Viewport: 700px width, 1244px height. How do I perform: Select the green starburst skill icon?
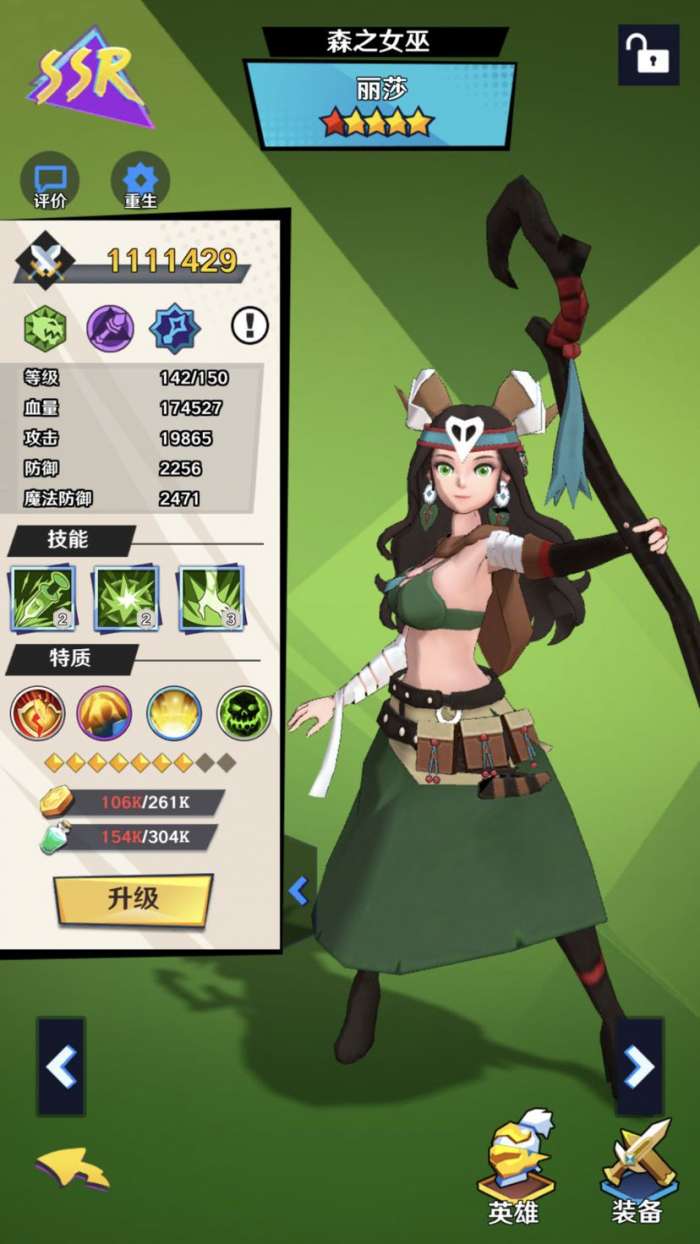coord(126,598)
